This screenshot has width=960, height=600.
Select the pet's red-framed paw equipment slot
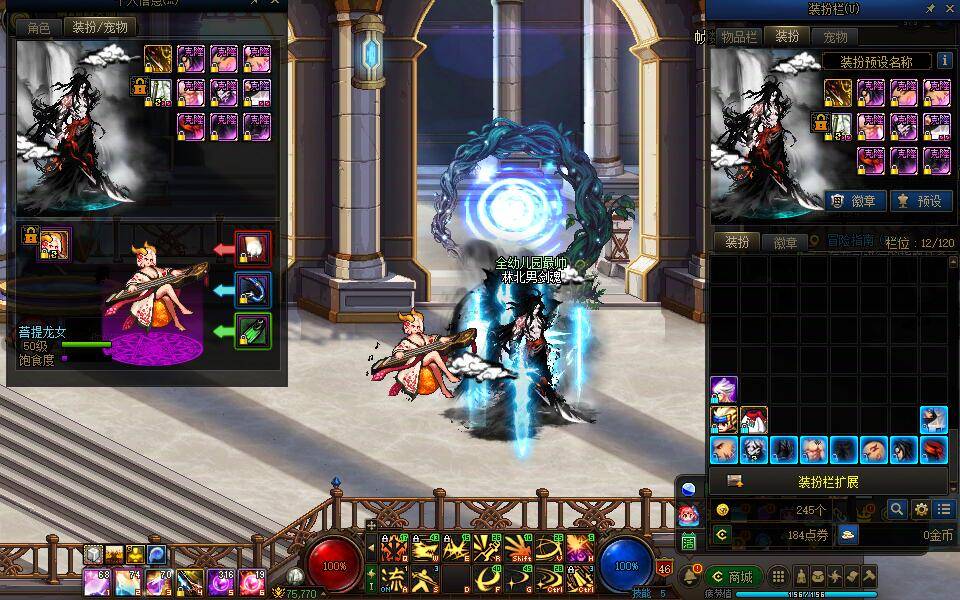pyautogui.click(x=252, y=247)
